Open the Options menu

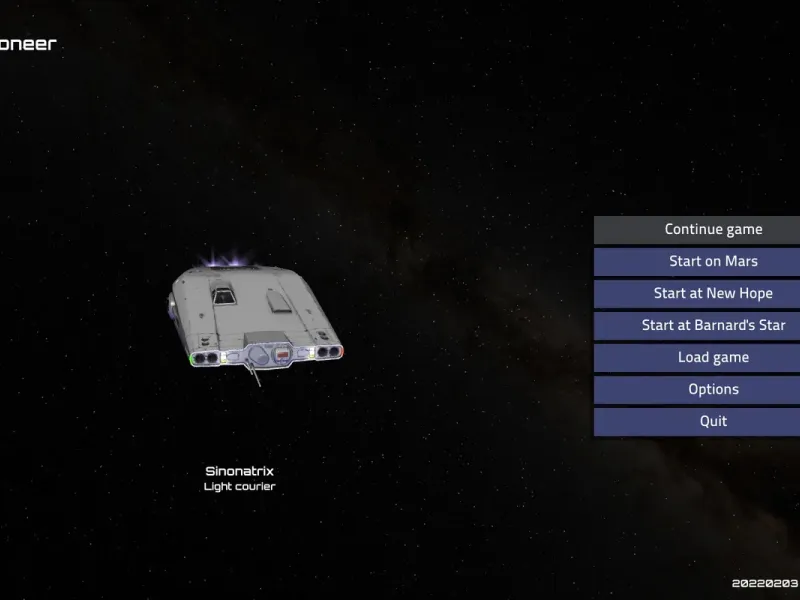point(712,390)
